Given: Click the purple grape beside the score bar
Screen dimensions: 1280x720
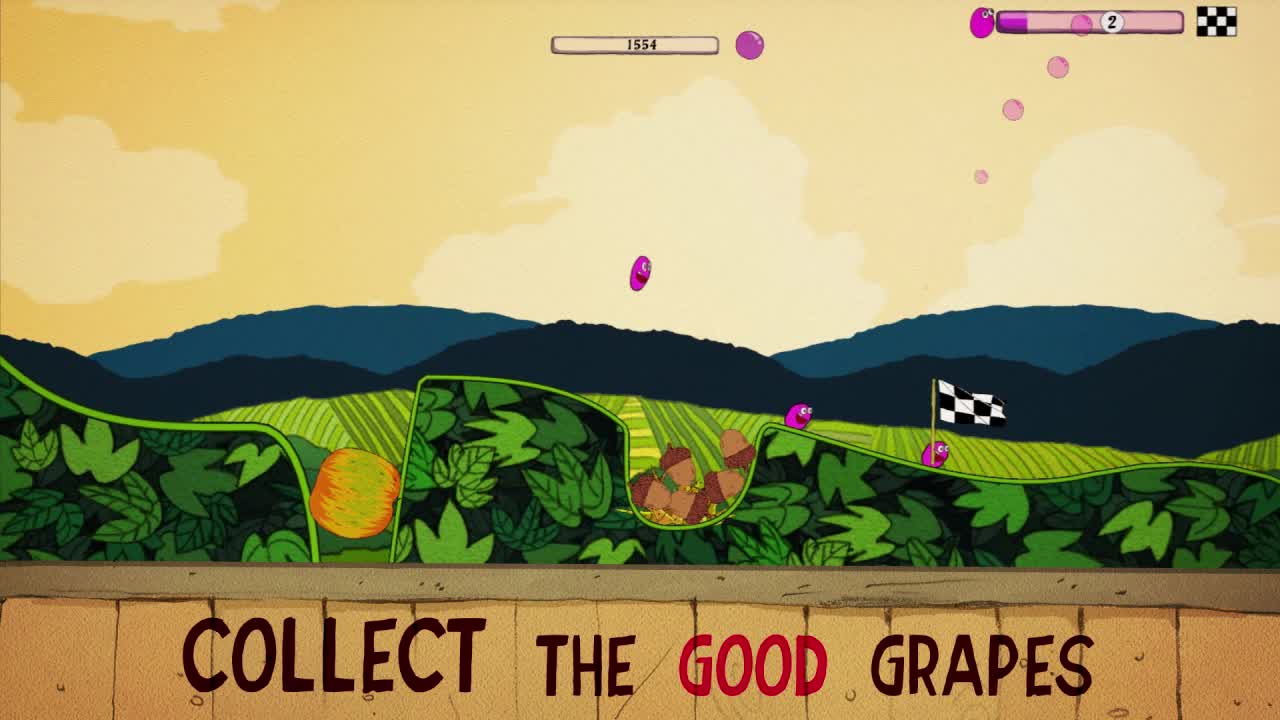Looking at the screenshot, I should point(749,43).
